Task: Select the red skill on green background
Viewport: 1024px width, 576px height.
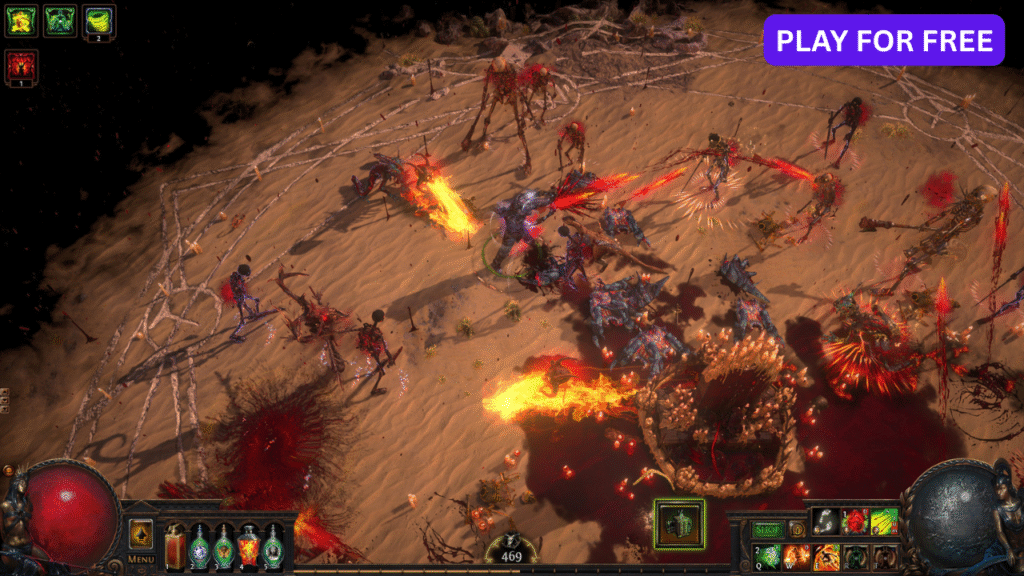Action: [854, 521]
